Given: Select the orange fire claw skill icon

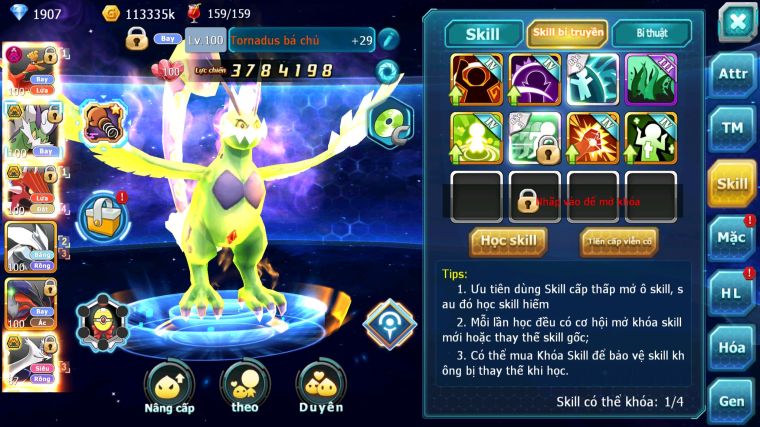Looking at the screenshot, I should pos(593,138).
